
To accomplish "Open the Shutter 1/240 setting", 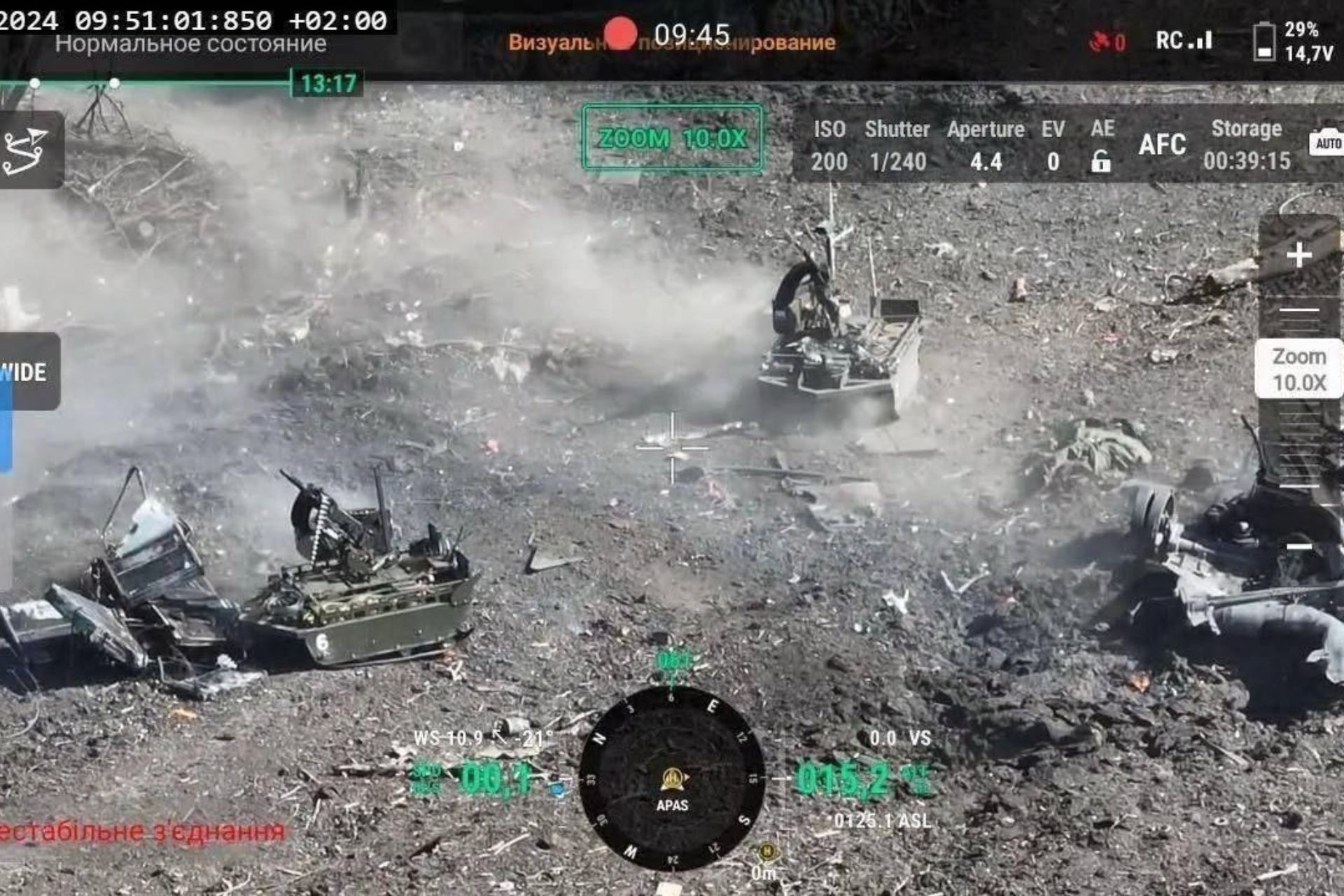I will point(898,145).
